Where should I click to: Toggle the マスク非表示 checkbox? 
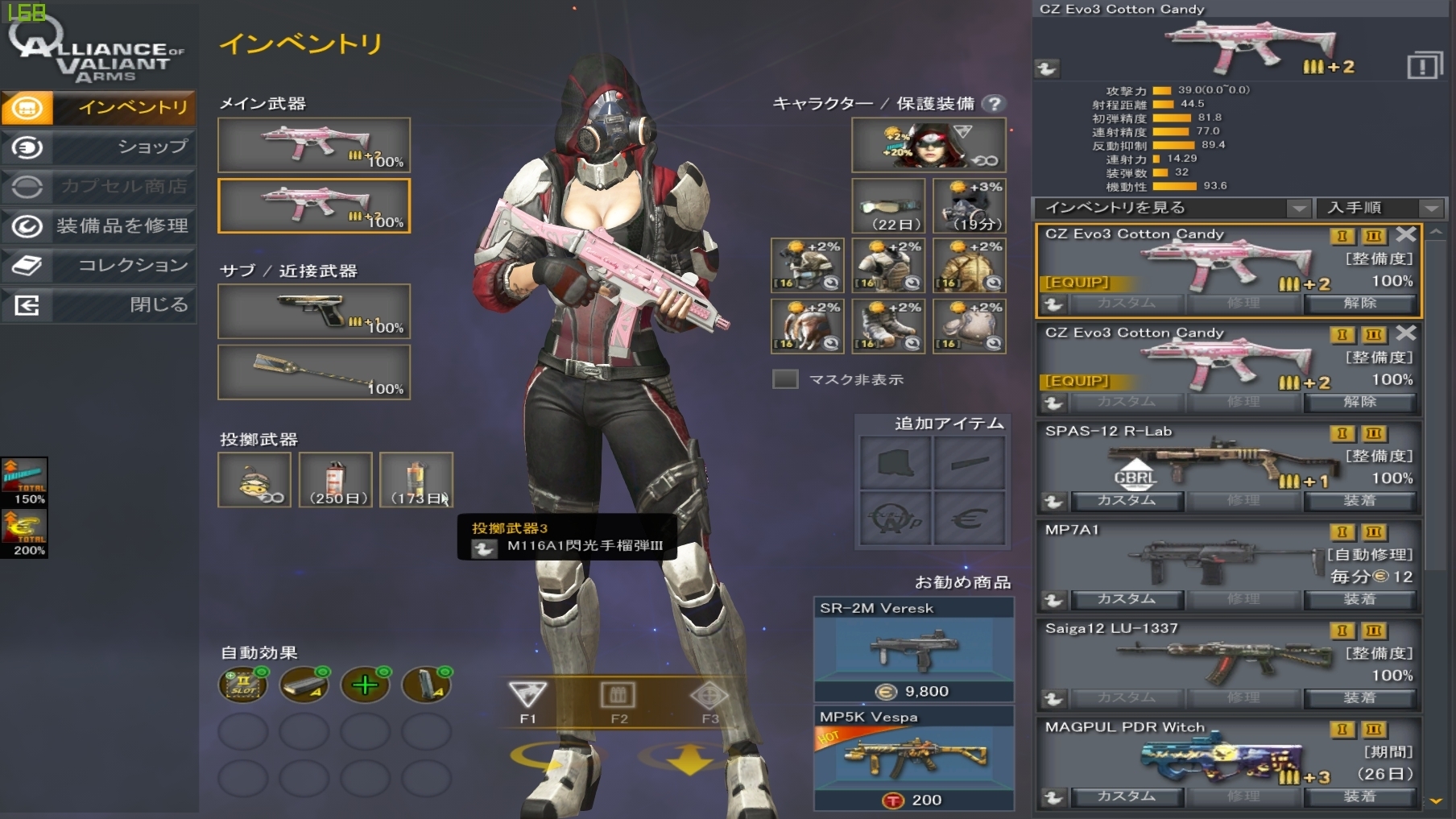coord(785,379)
